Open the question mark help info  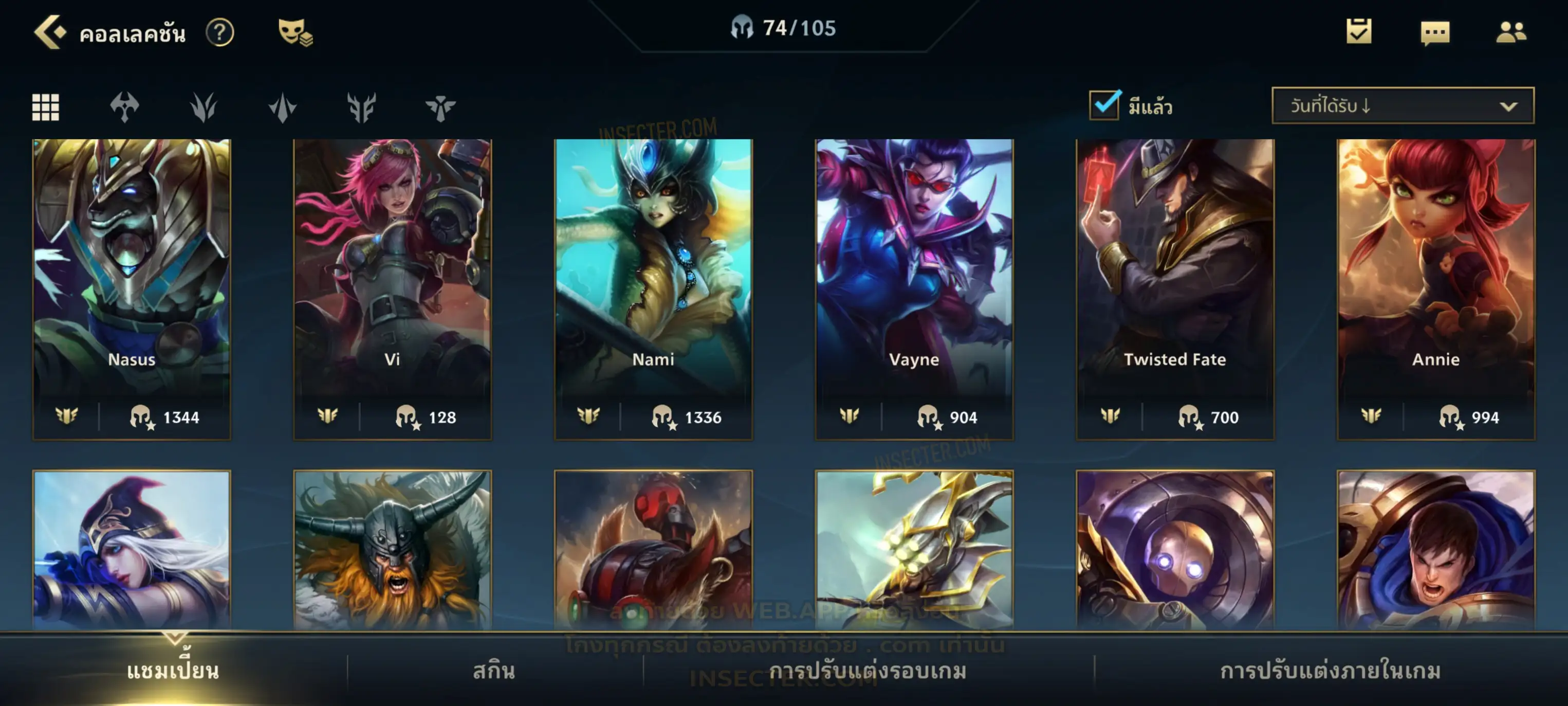click(x=220, y=32)
